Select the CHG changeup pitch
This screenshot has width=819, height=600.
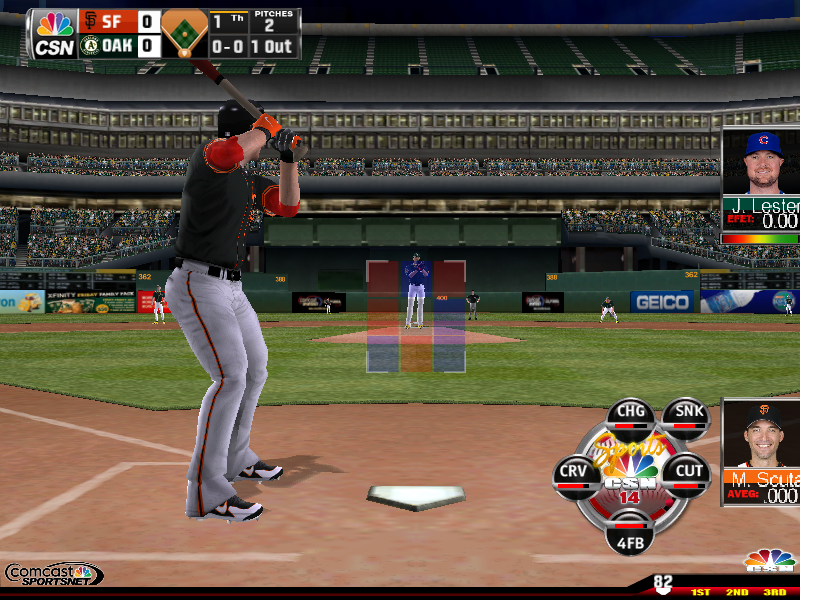(x=631, y=415)
